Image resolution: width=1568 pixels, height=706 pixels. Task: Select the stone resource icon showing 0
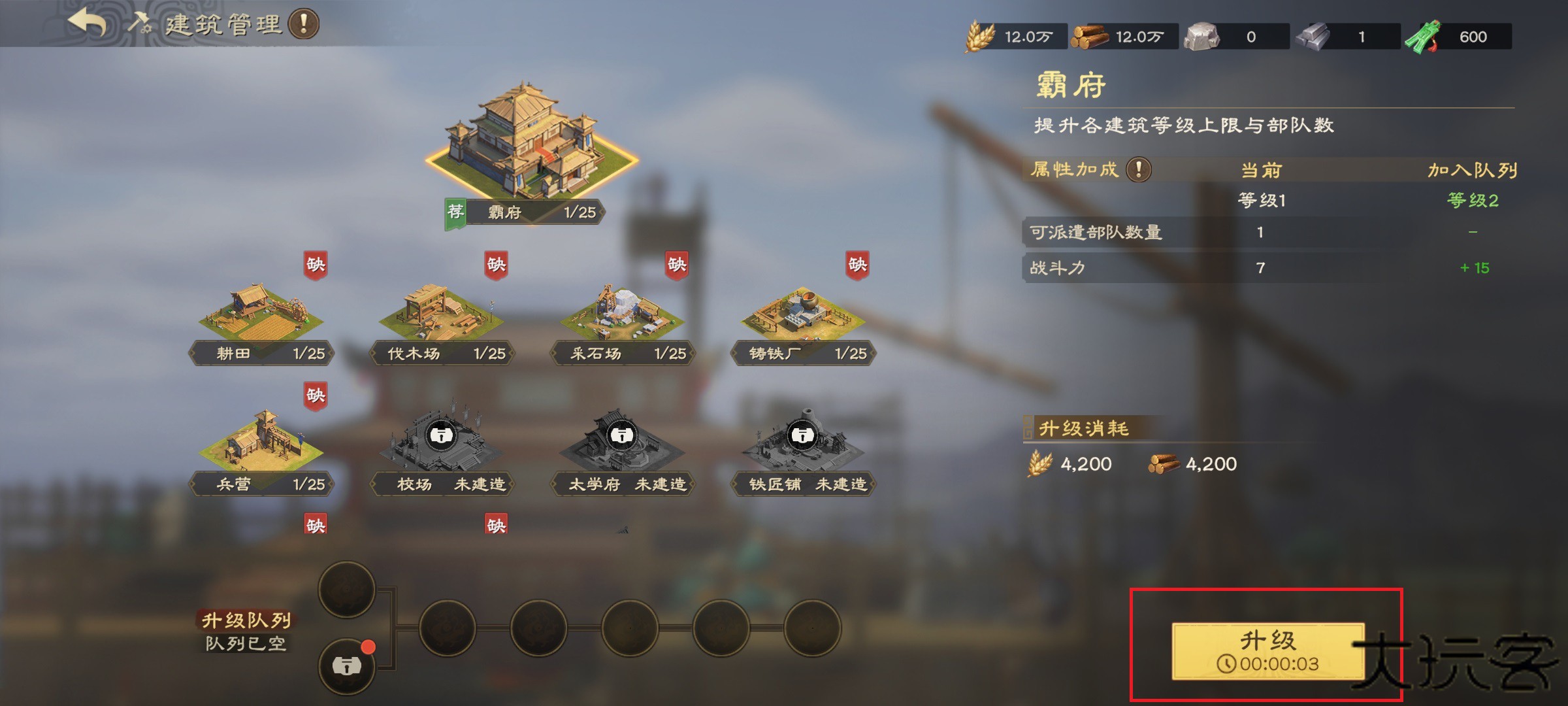coord(1202,37)
